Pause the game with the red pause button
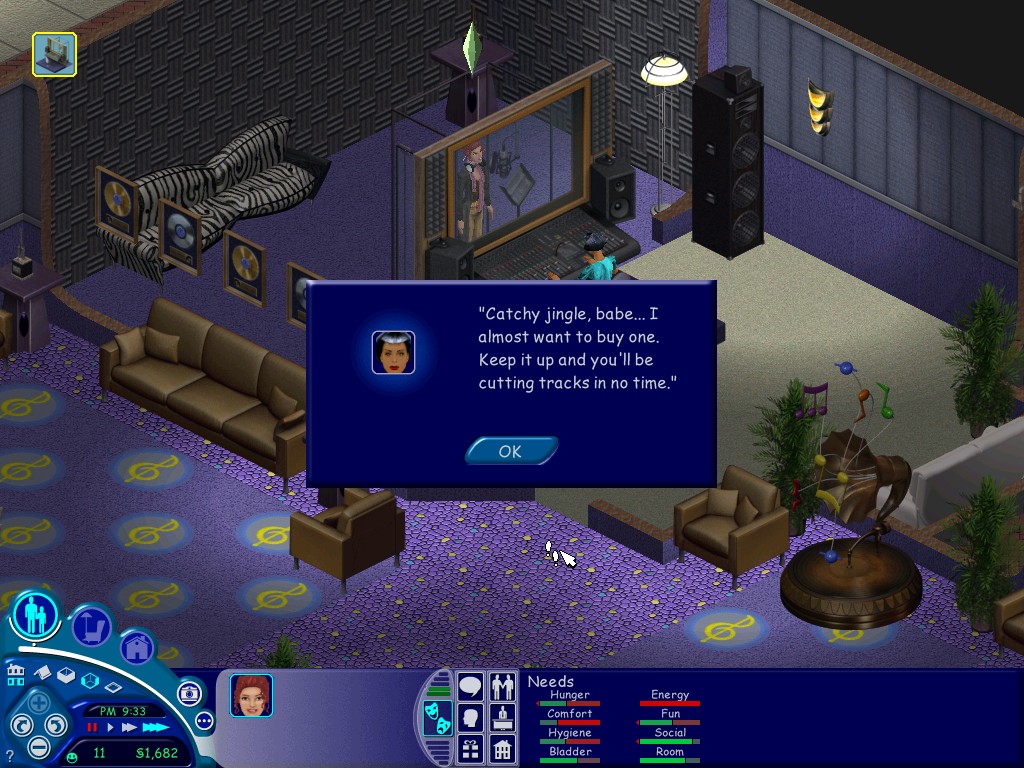Viewport: 1024px width, 768px height. (x=92, y=728)
